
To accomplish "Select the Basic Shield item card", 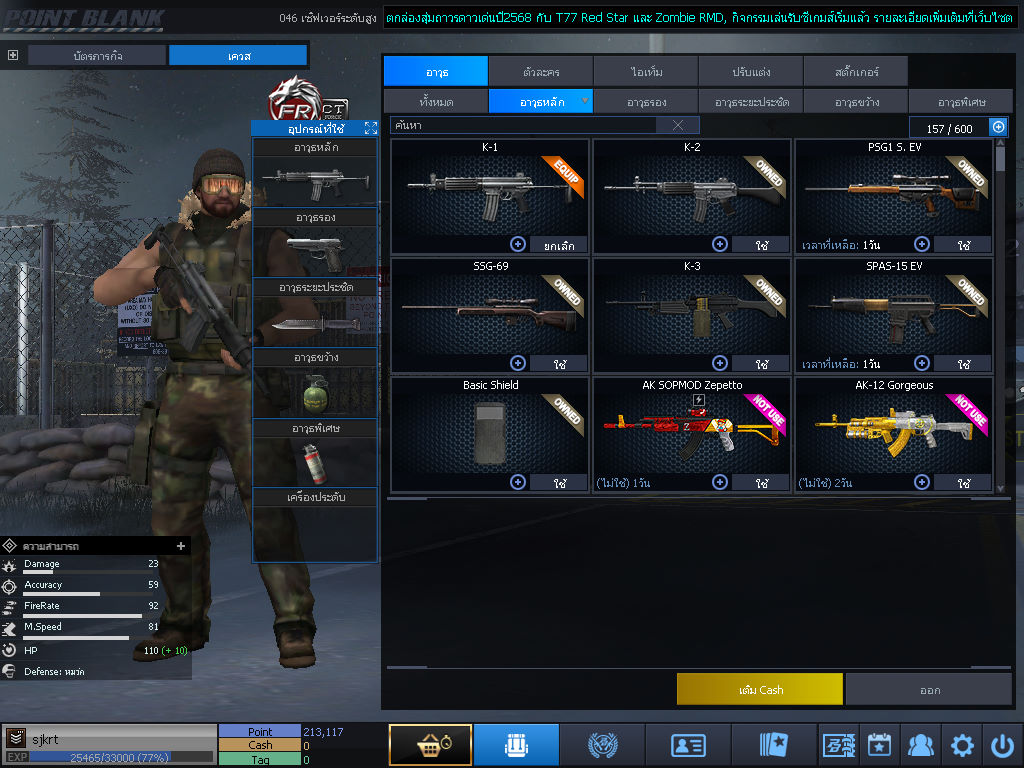I will [490, 425].
